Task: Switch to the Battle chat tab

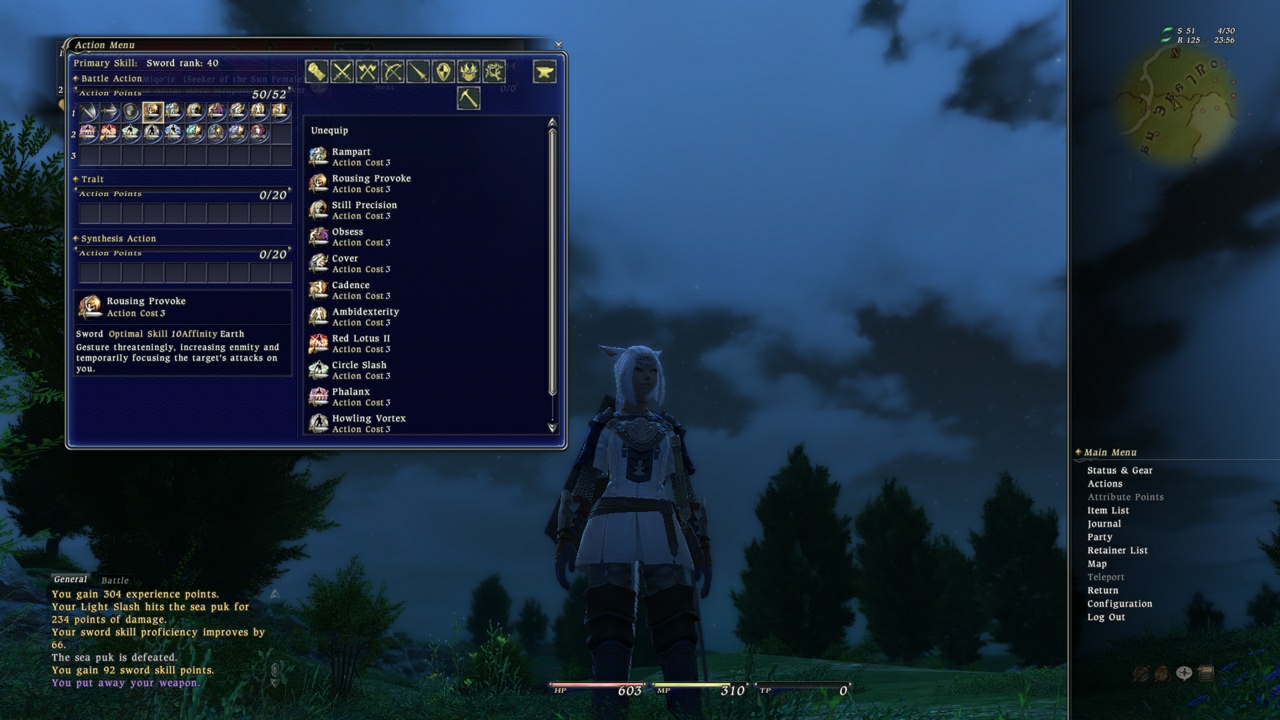Action: [114, 580]
